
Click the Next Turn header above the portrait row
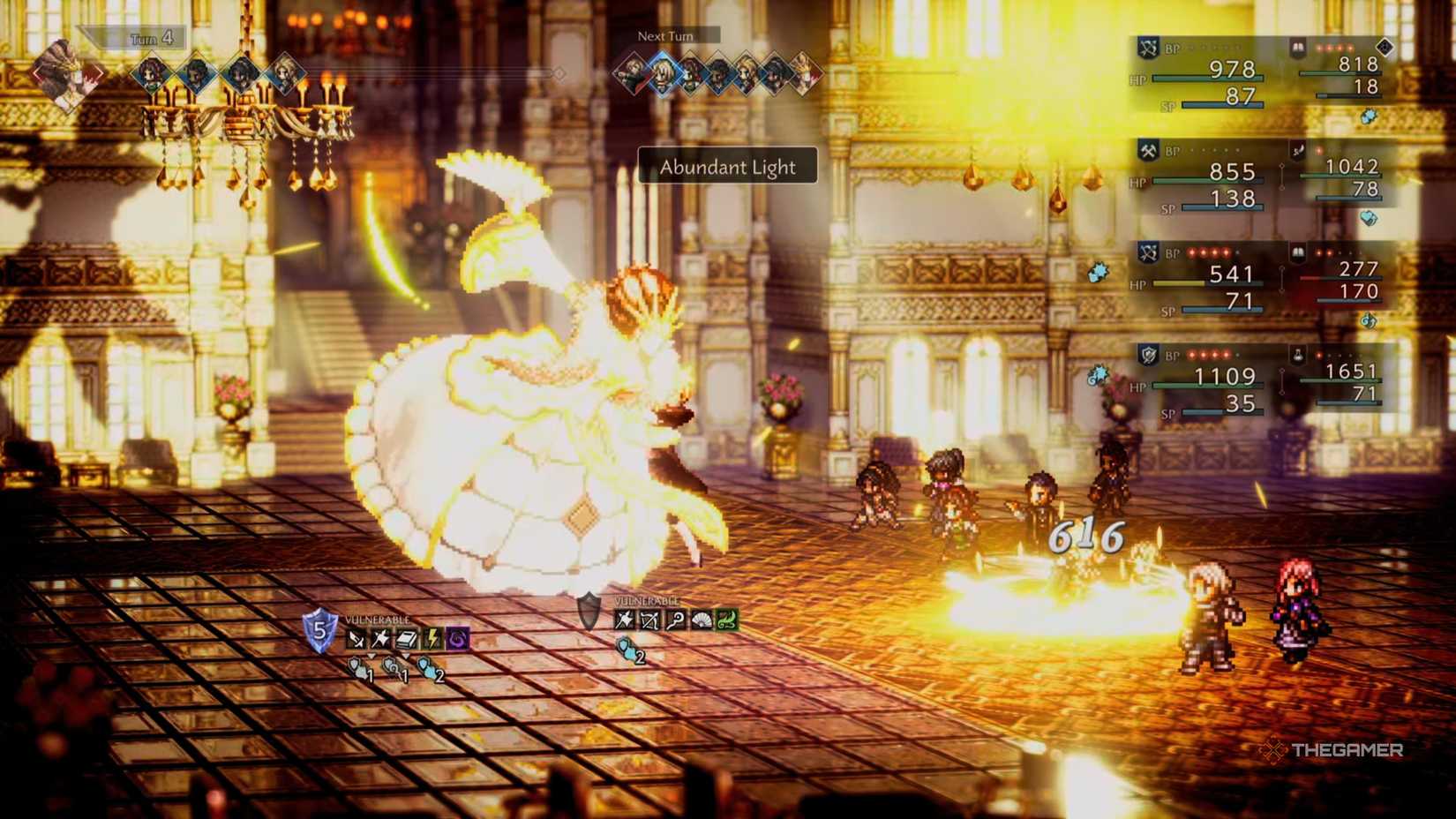[x=665, y=36]
